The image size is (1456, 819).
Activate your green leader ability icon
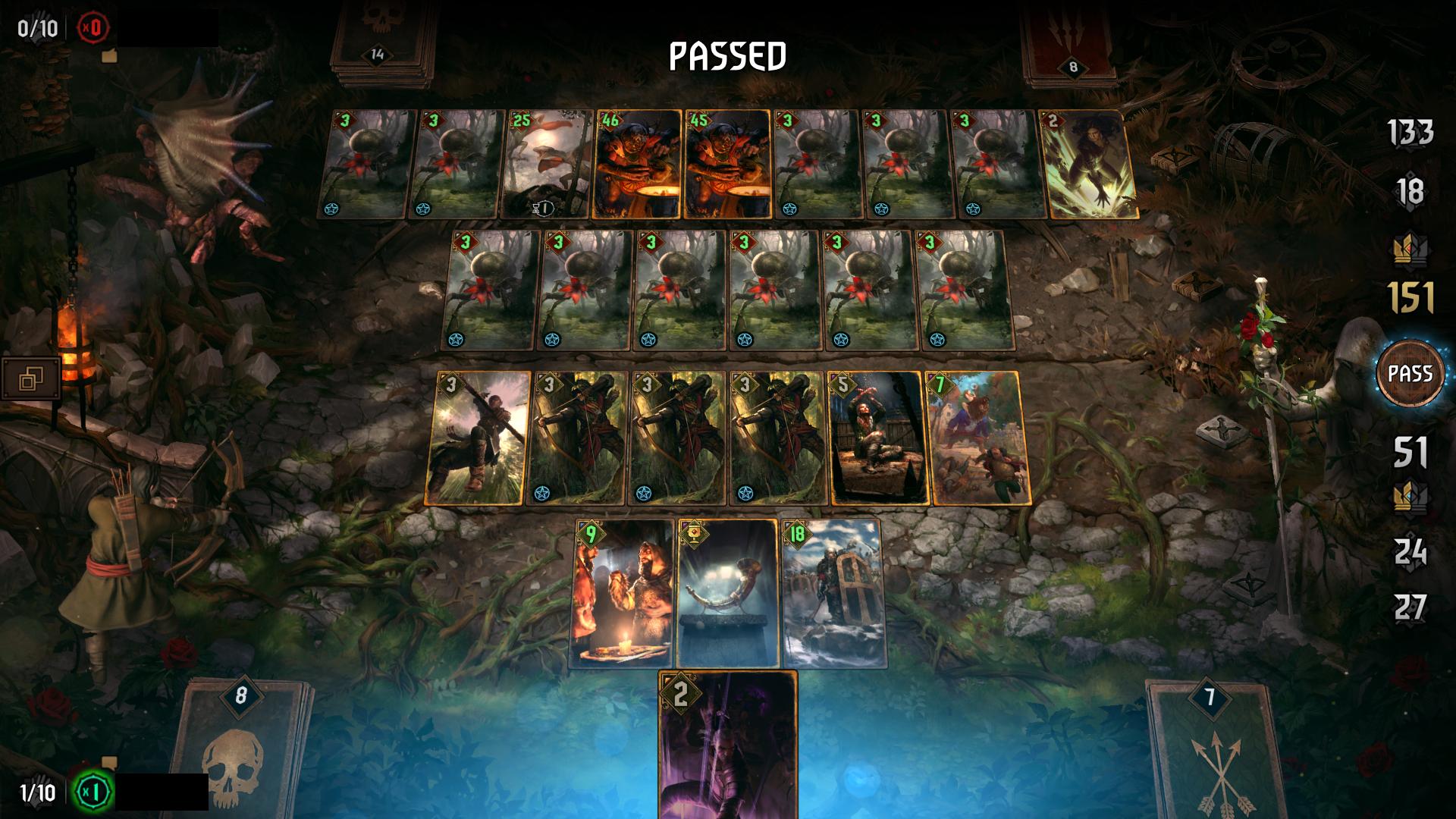point(92,792)
